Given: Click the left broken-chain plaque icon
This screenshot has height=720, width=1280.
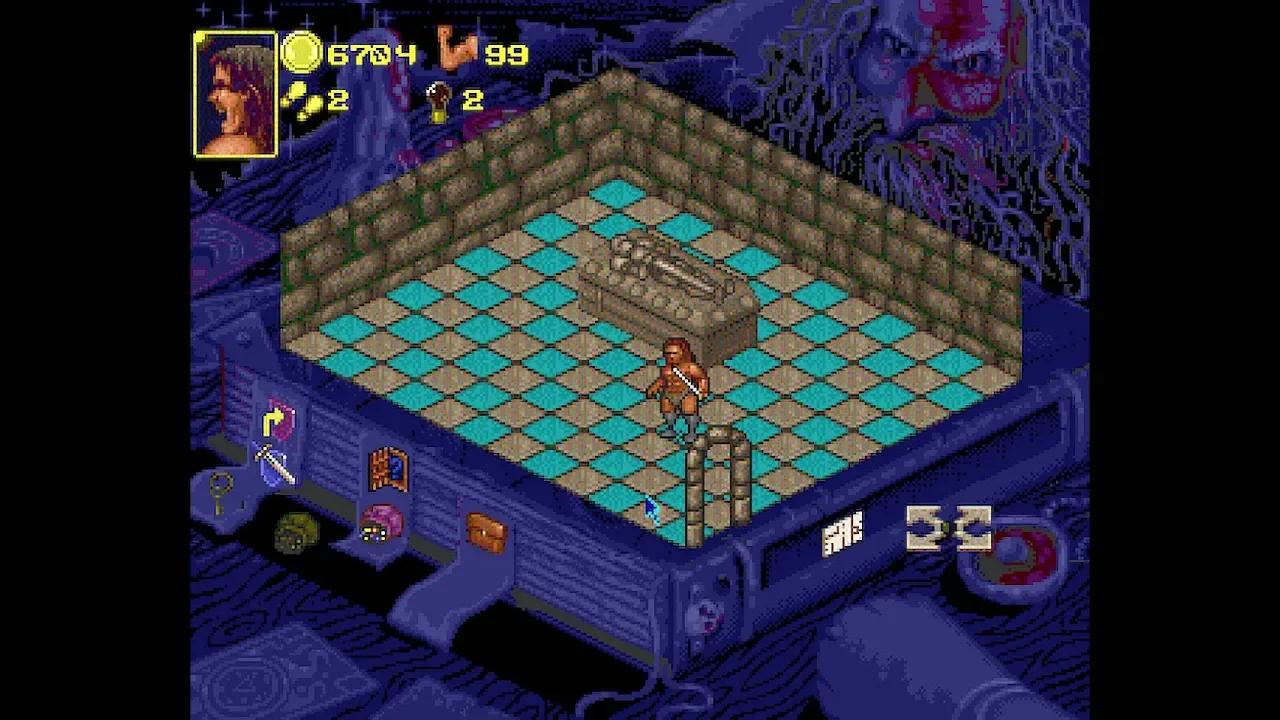Looking at the screenshot, I should [x=925, y=527].
